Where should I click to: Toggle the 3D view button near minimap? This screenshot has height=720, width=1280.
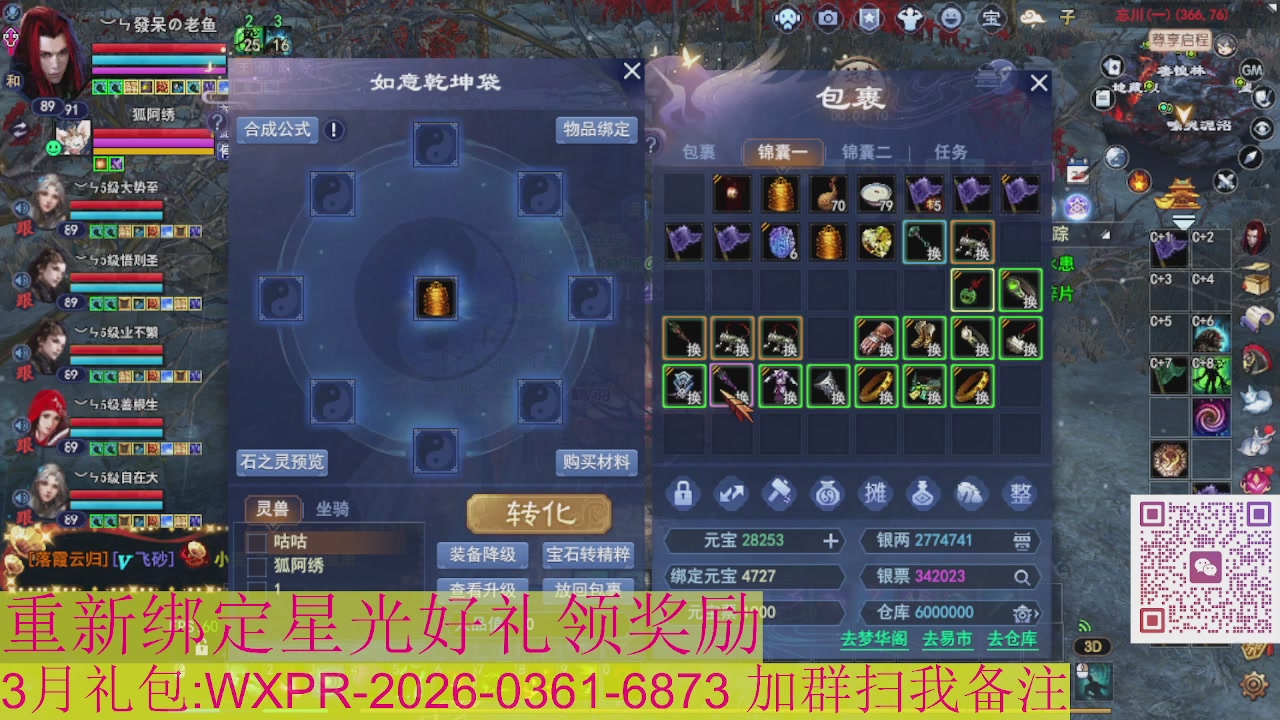(x=1094, y=648)
